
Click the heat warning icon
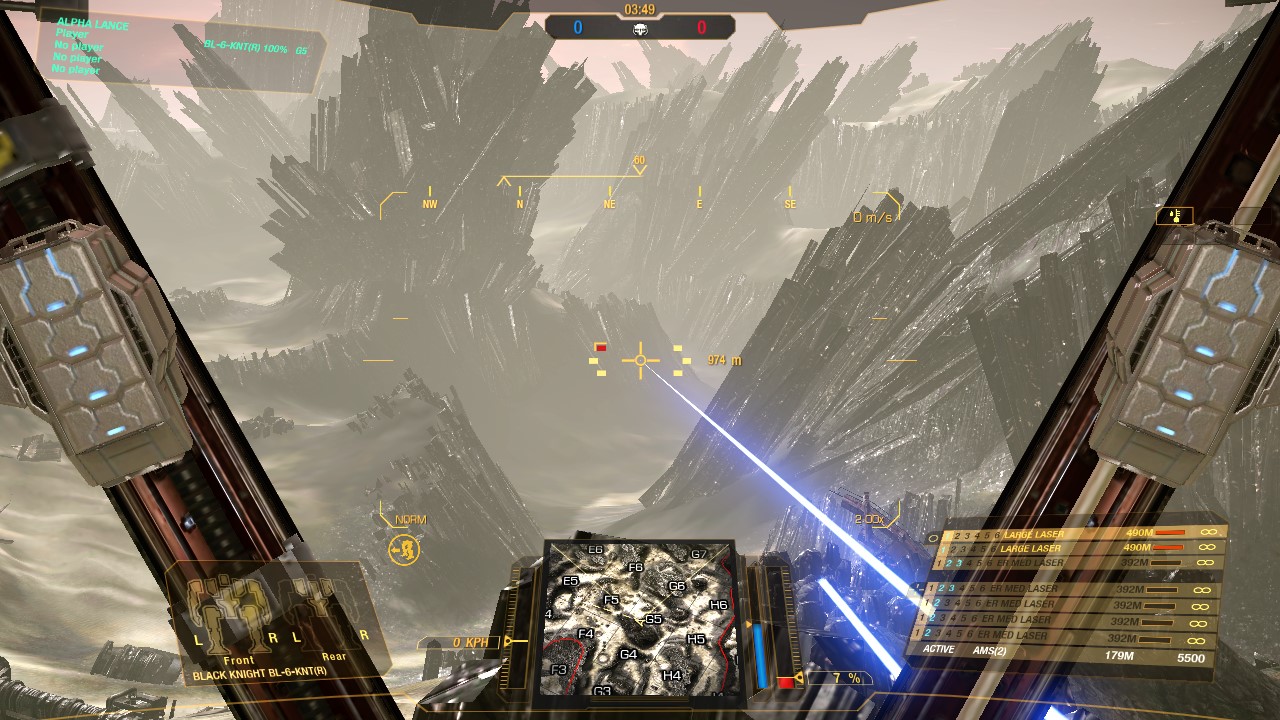pos(1174,216)
